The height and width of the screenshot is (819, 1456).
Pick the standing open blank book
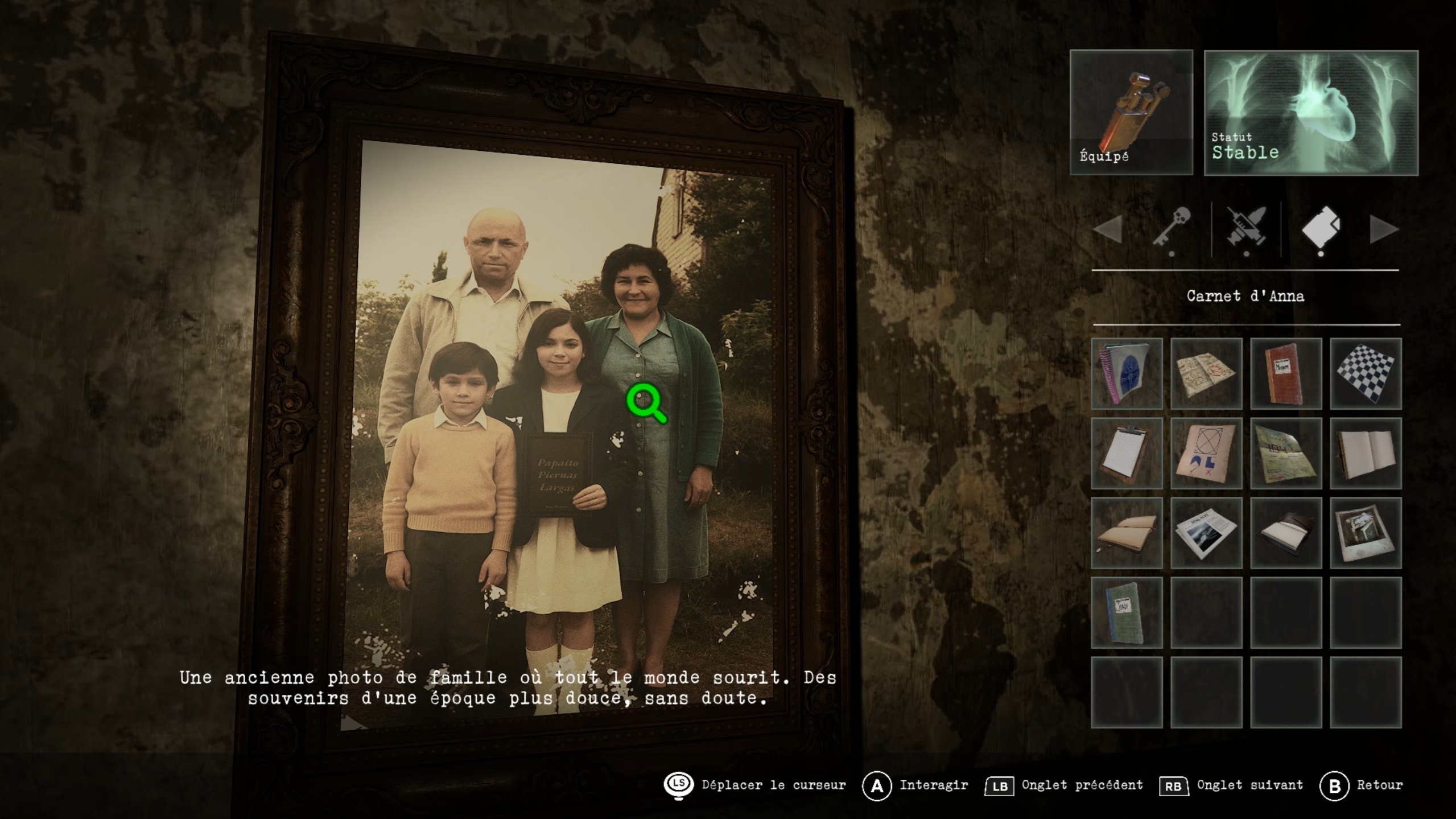click(1366, 453)
